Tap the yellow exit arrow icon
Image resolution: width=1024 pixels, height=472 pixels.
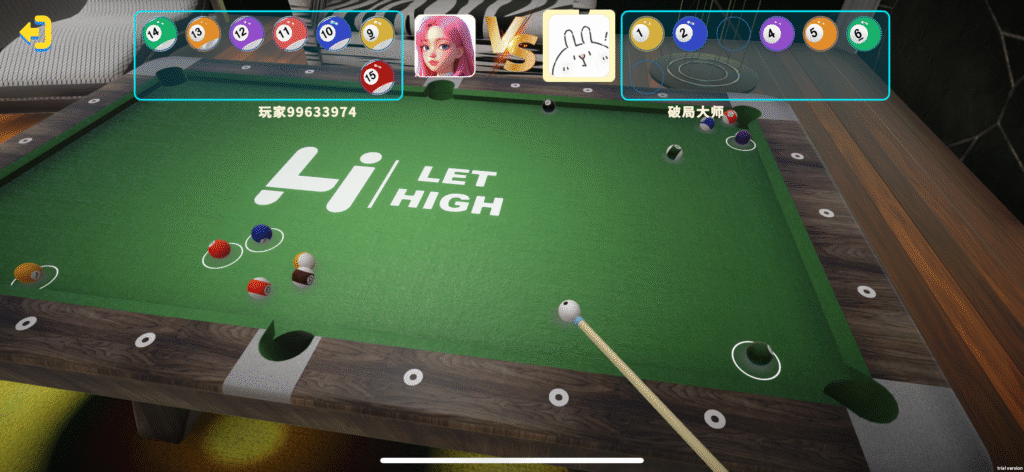[x=36, y=33]
